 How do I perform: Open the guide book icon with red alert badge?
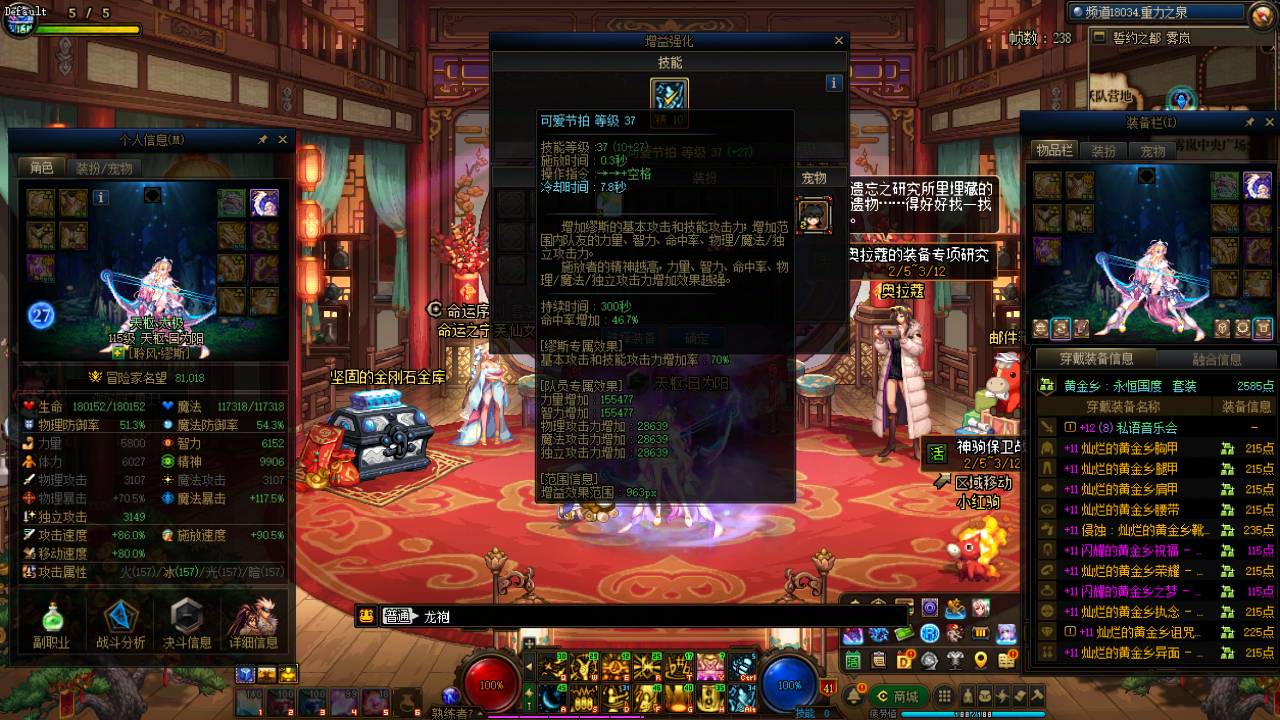[1006, 660]
